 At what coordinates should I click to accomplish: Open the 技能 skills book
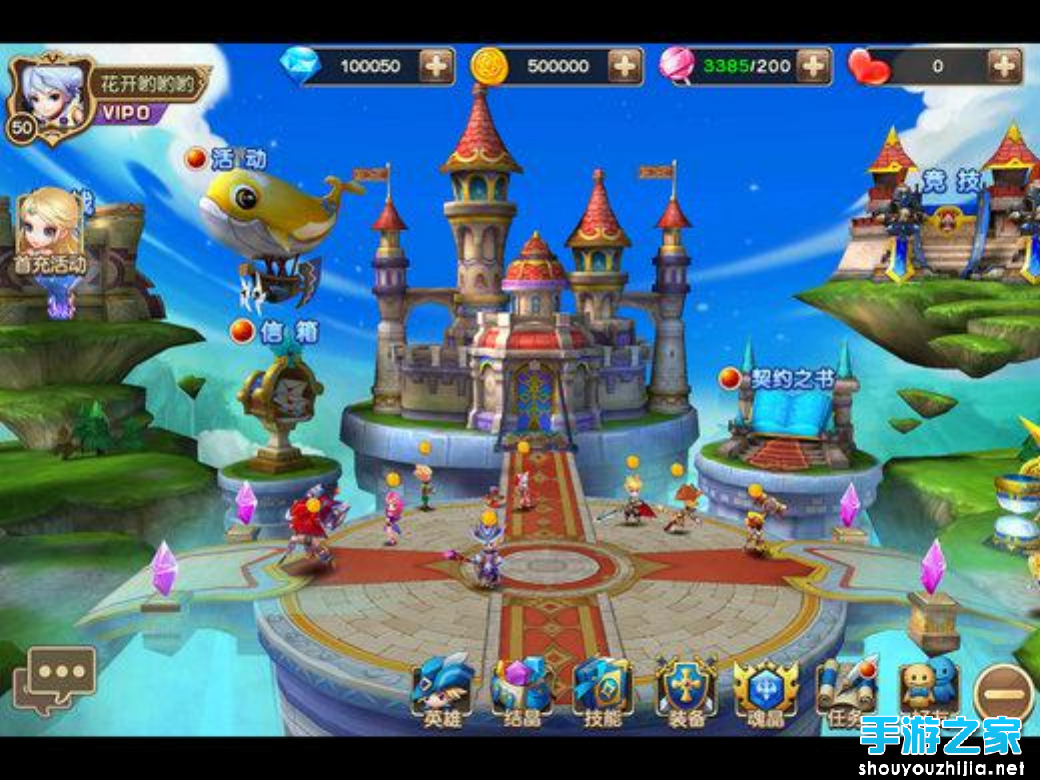tap(602, 688)
